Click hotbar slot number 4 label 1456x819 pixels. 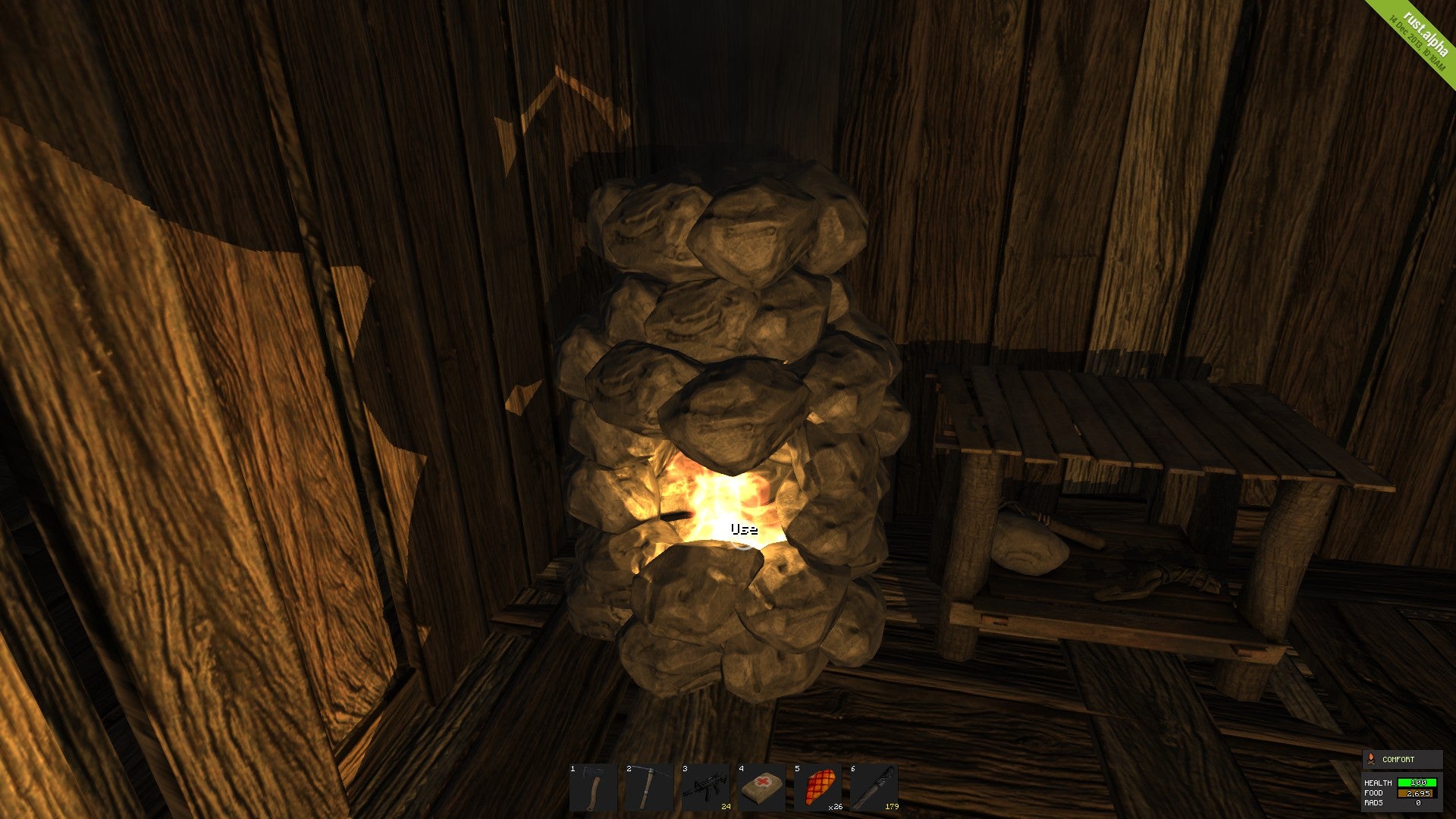pos(741,769)
